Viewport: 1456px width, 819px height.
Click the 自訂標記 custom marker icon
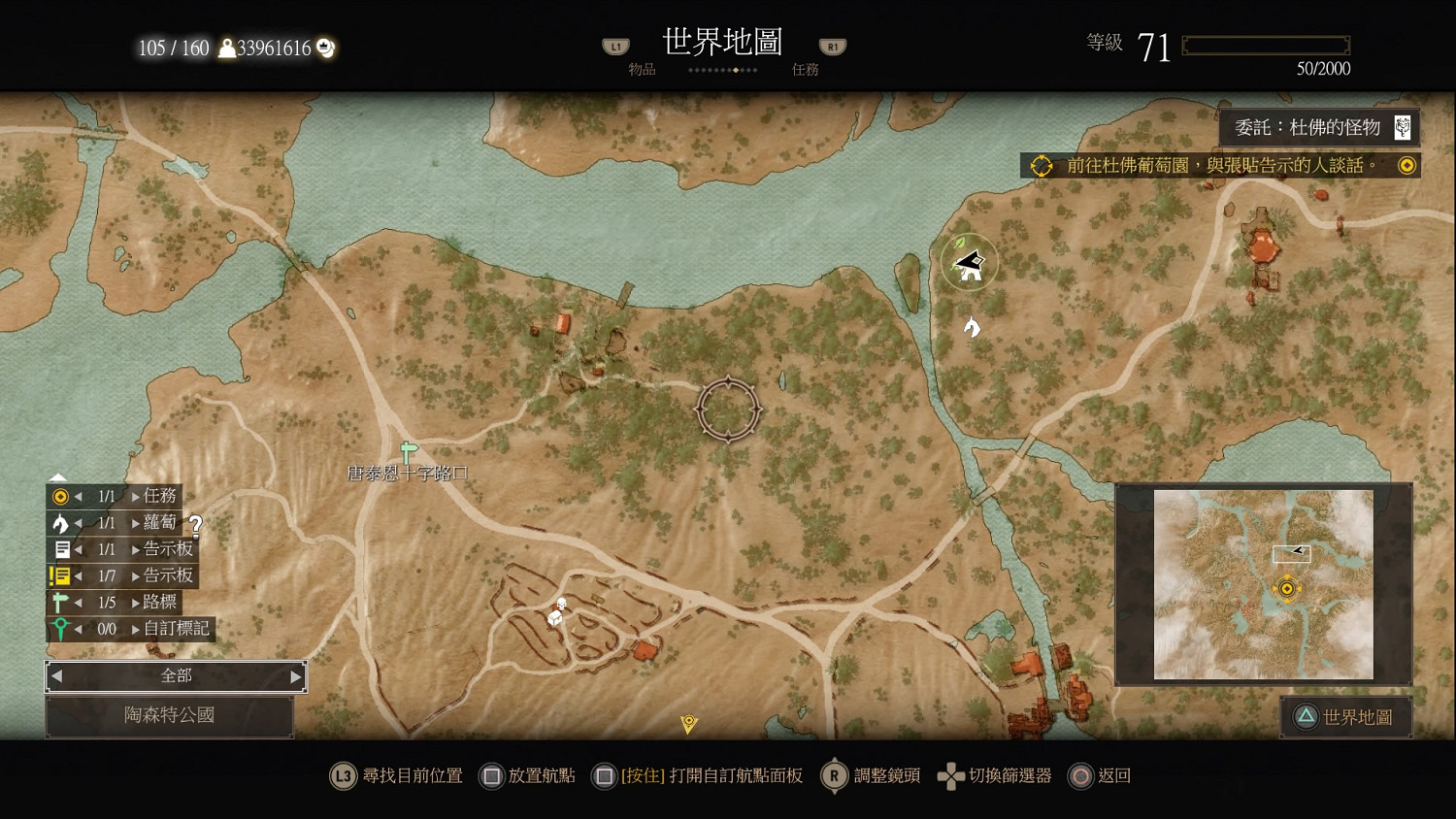tap(61, 628)
